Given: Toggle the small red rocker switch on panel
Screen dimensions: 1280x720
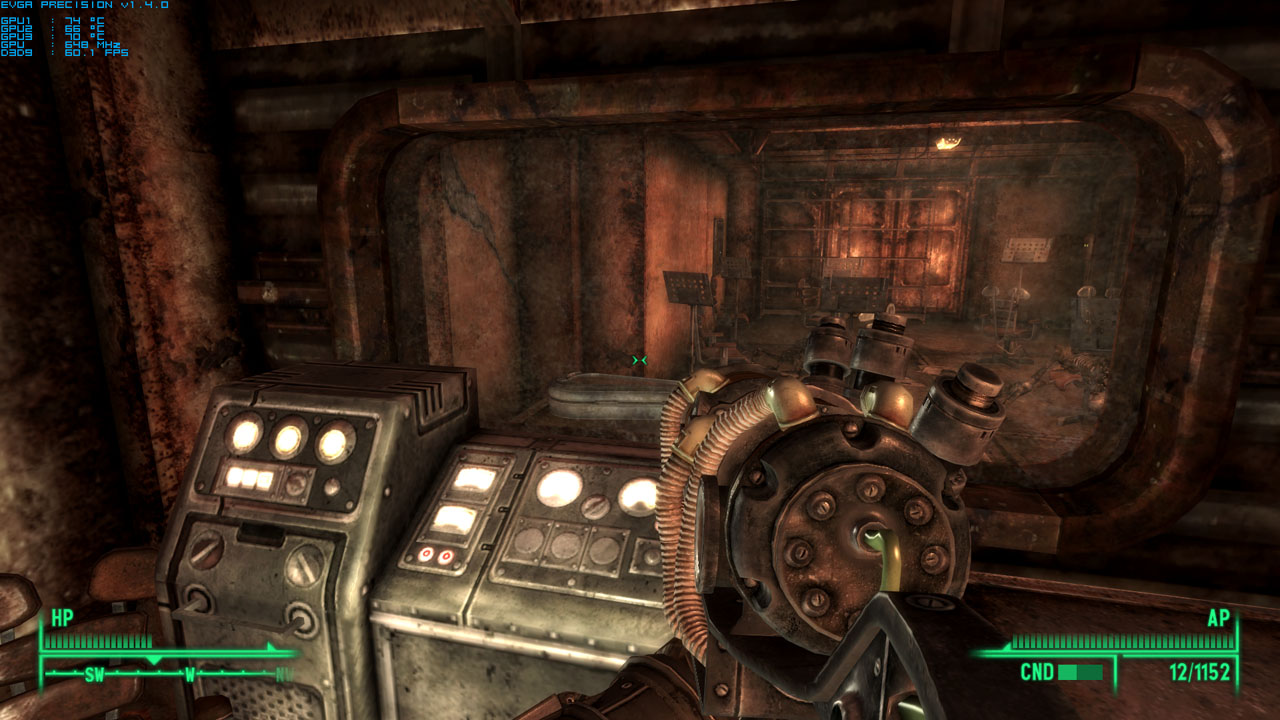Looking at the screenshot, I should 427,553.
